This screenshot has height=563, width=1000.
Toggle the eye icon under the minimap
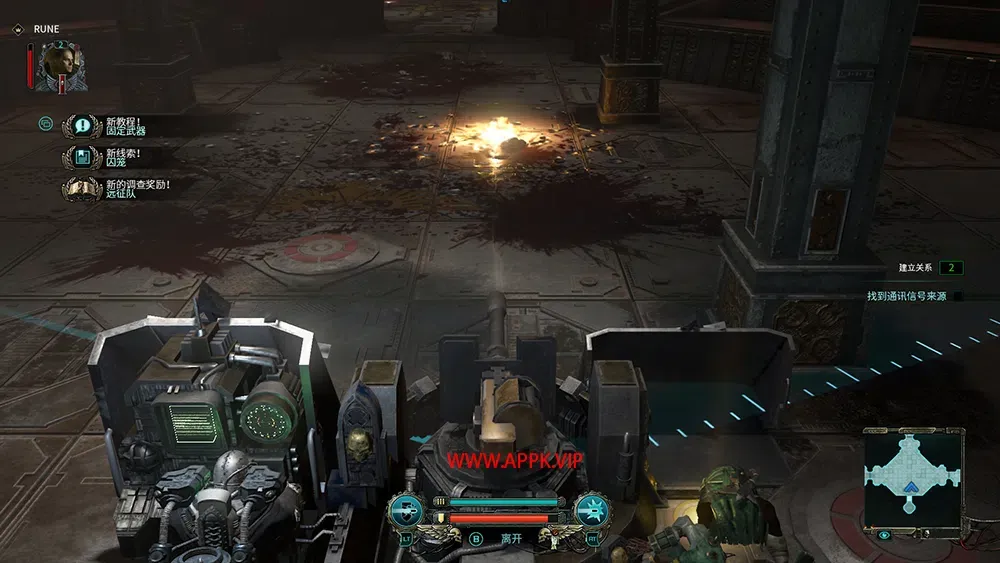click(884, 535)
